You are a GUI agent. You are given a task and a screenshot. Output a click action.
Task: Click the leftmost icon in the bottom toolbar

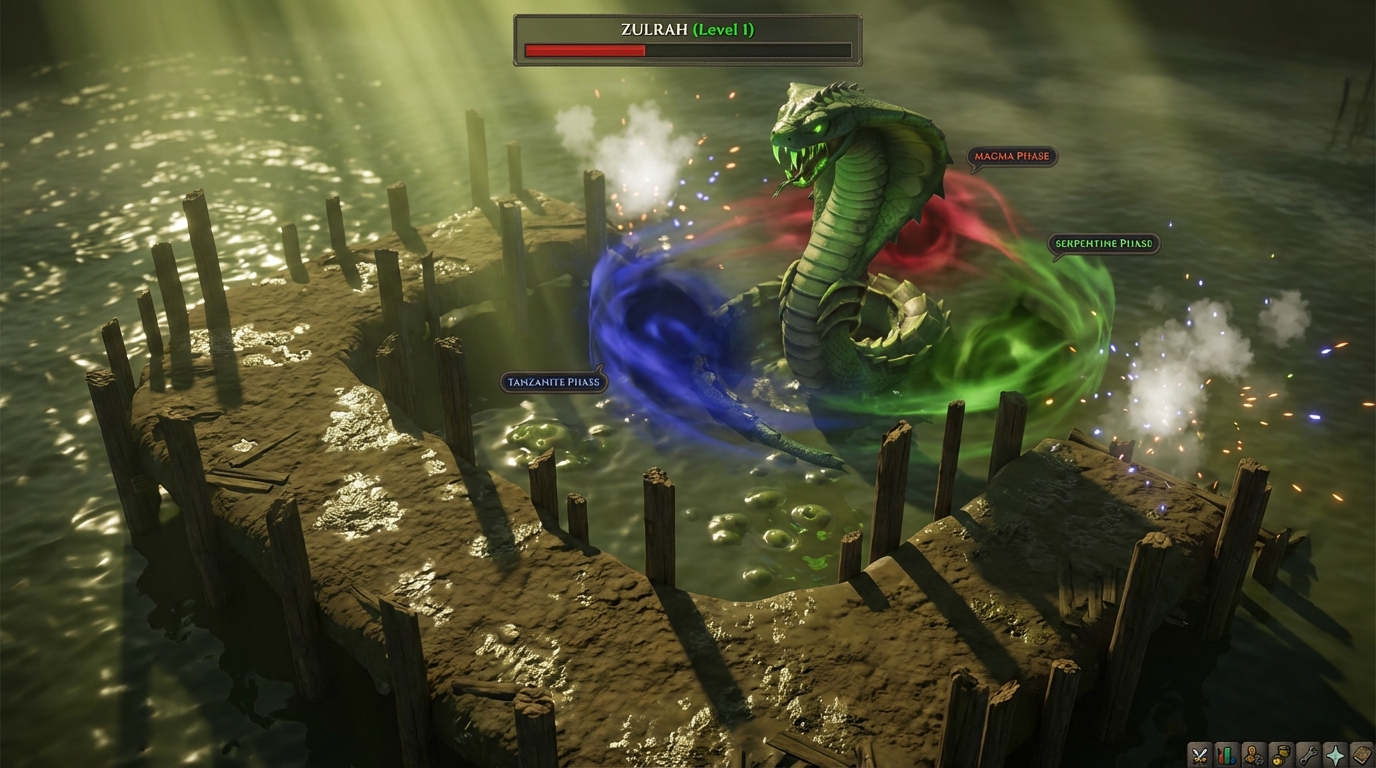[x=1199, y=755]
